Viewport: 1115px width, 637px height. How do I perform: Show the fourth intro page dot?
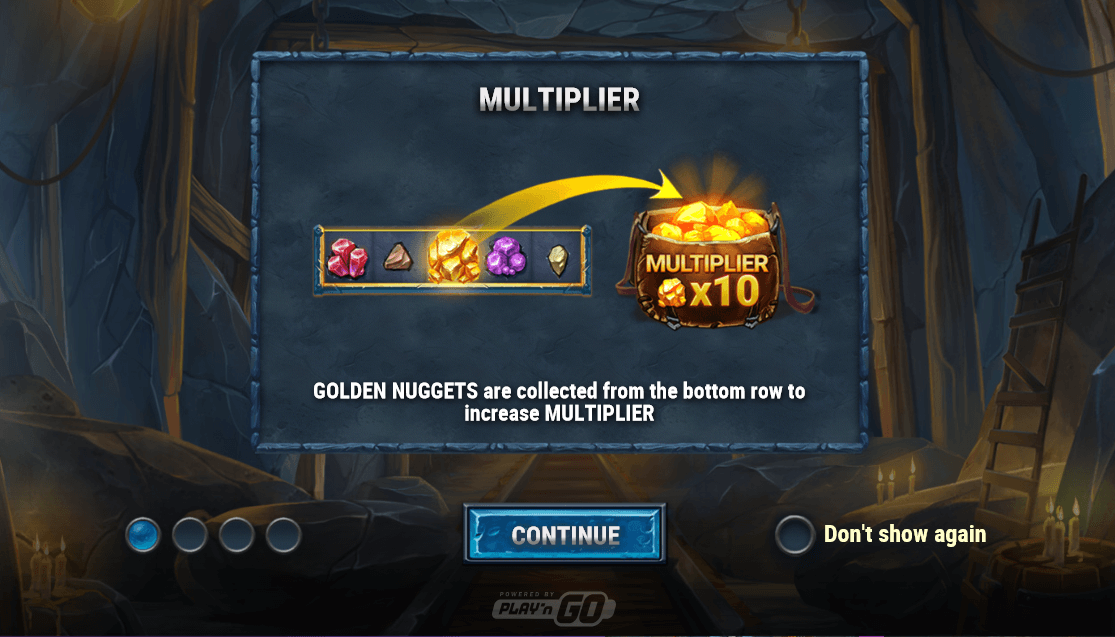pyautogui.click(x=284, y=535)
